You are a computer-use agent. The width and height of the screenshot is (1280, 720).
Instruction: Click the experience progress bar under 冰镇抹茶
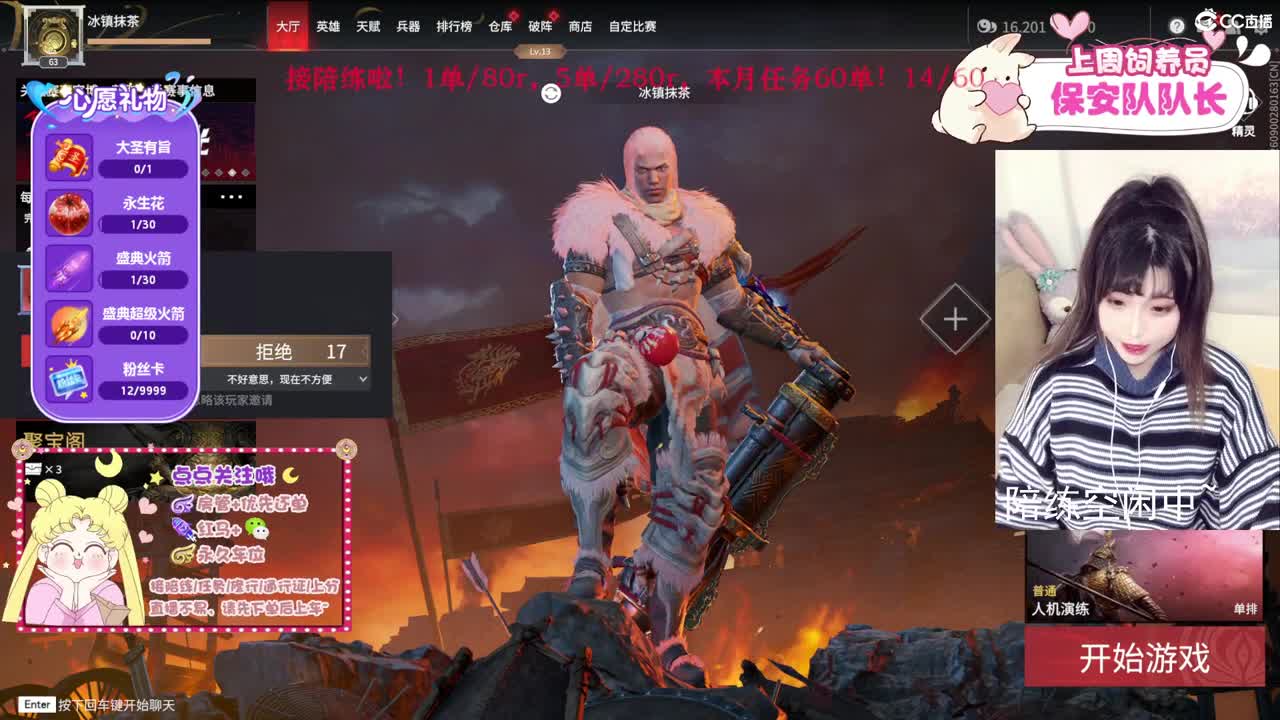tap(150, 41)
